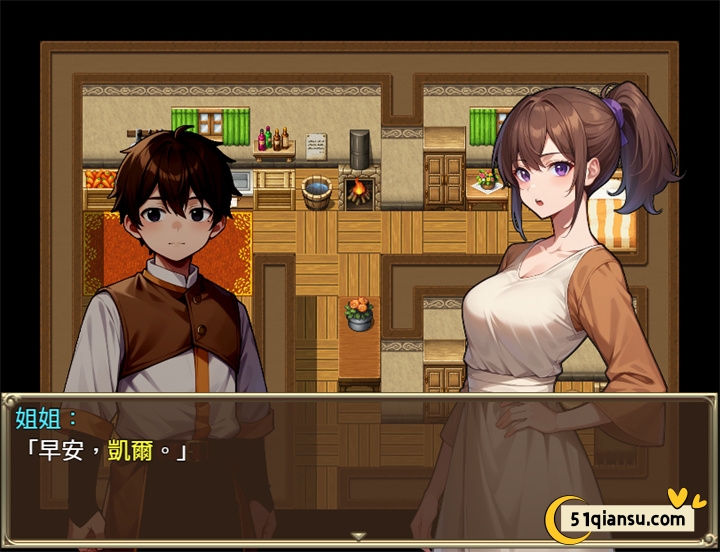The image size is (720, 552).
Task: Click the continue arrow under the dialogue text
Action: pos(359,536)
